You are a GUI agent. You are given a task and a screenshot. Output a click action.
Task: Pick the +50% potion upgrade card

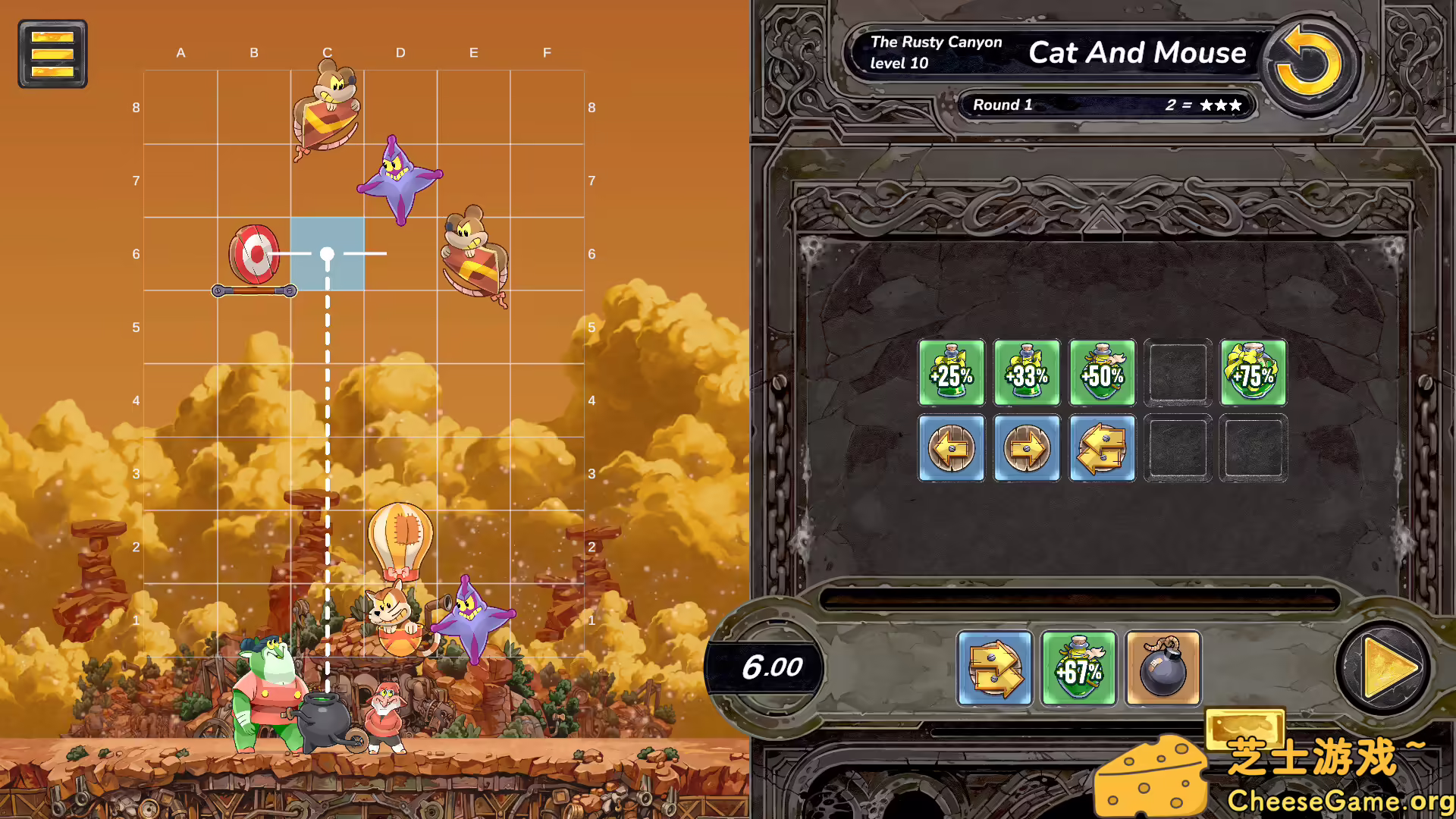[1102, 373]
